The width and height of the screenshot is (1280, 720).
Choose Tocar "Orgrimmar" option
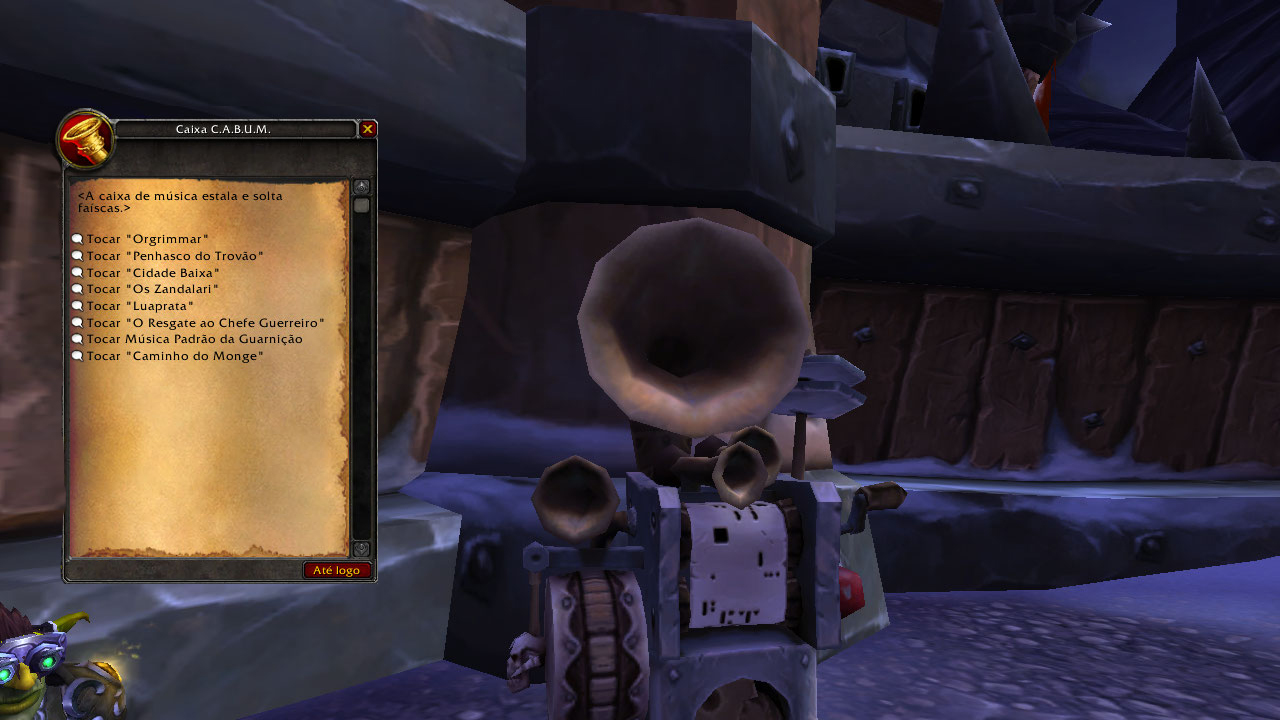(x=147, y=240)
